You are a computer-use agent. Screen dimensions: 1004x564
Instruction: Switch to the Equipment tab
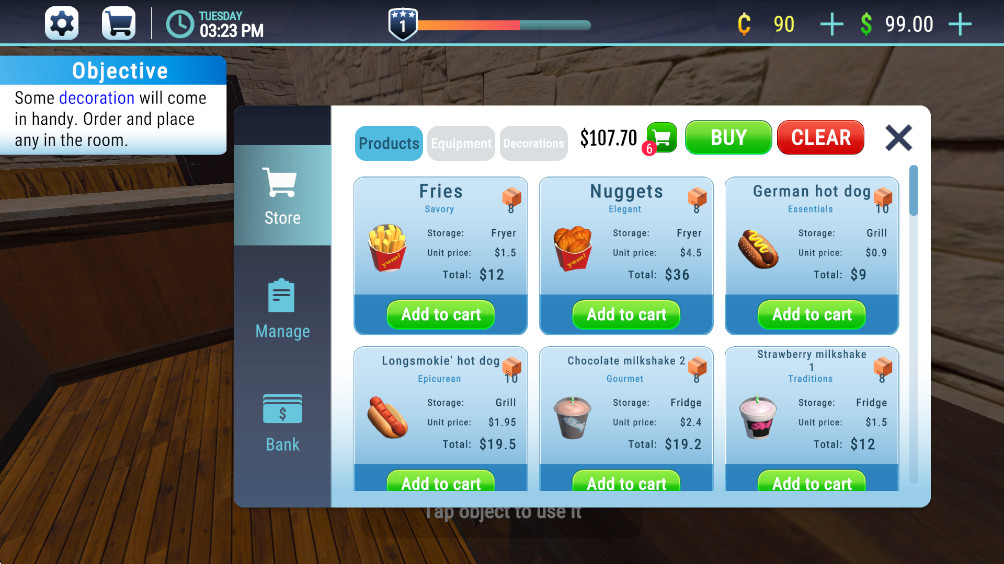click(x=461, y=143)
